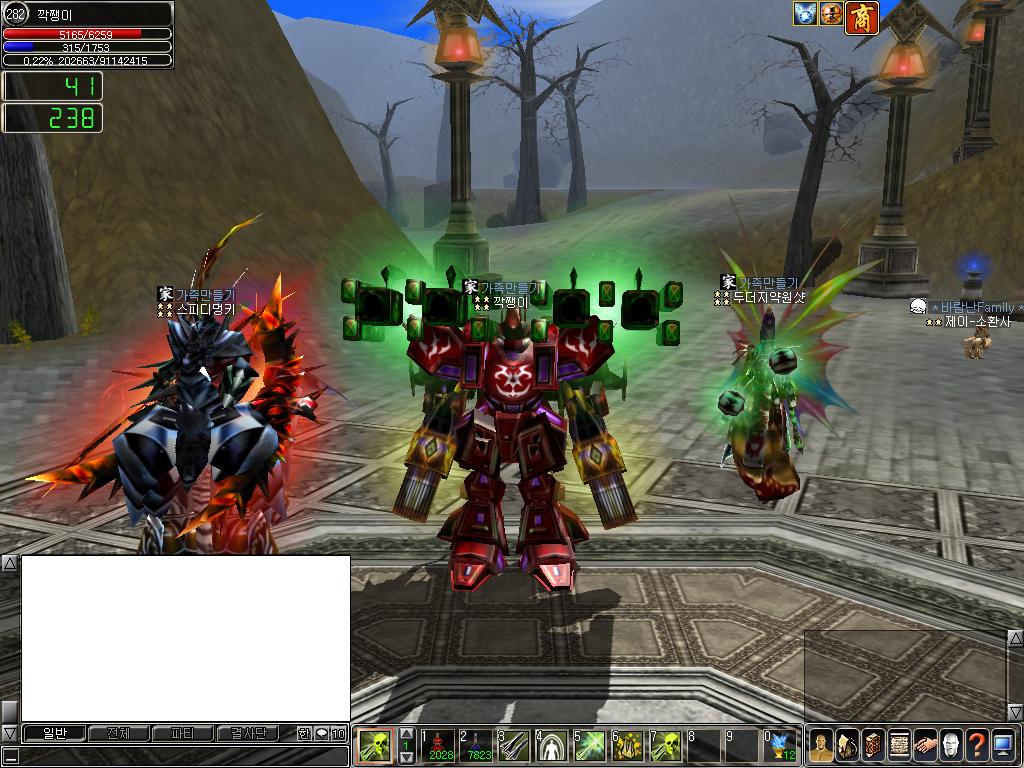The width and height of the screenshot is (1024, 768).
Task: Open the character info menu icon
Action: (x=821, y=745)
